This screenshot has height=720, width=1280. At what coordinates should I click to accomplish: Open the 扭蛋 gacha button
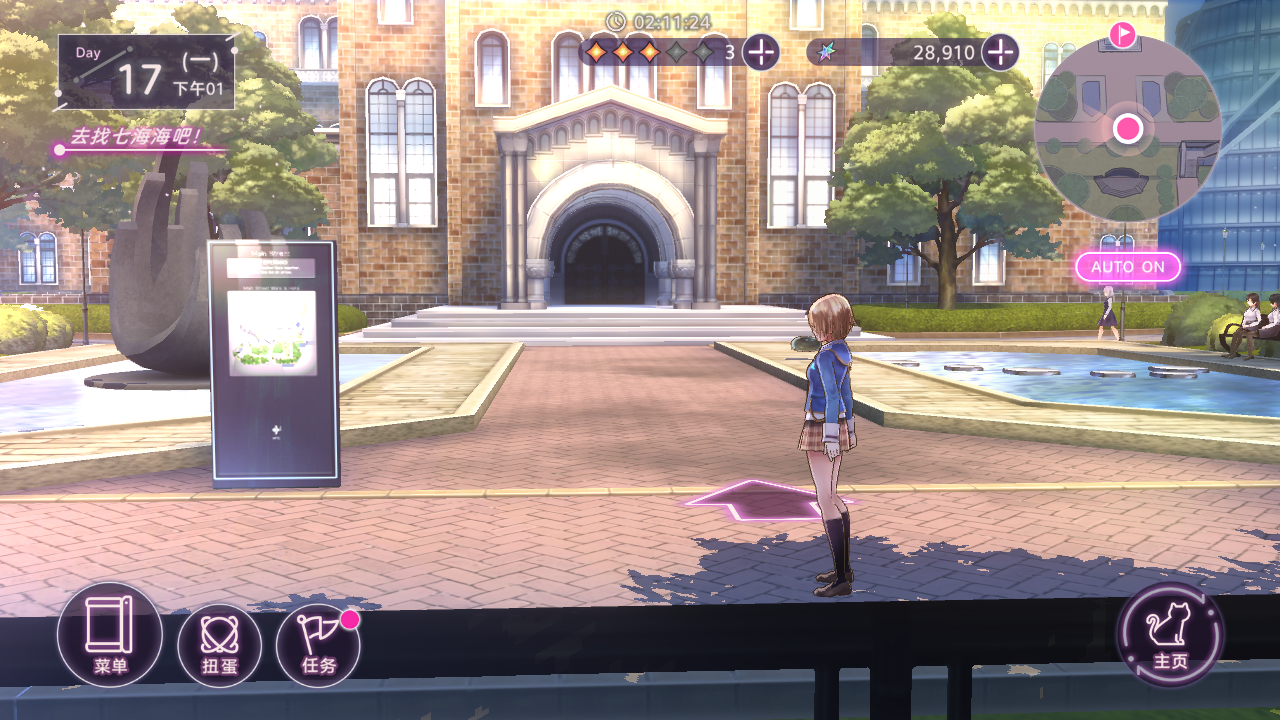(219, 645)
